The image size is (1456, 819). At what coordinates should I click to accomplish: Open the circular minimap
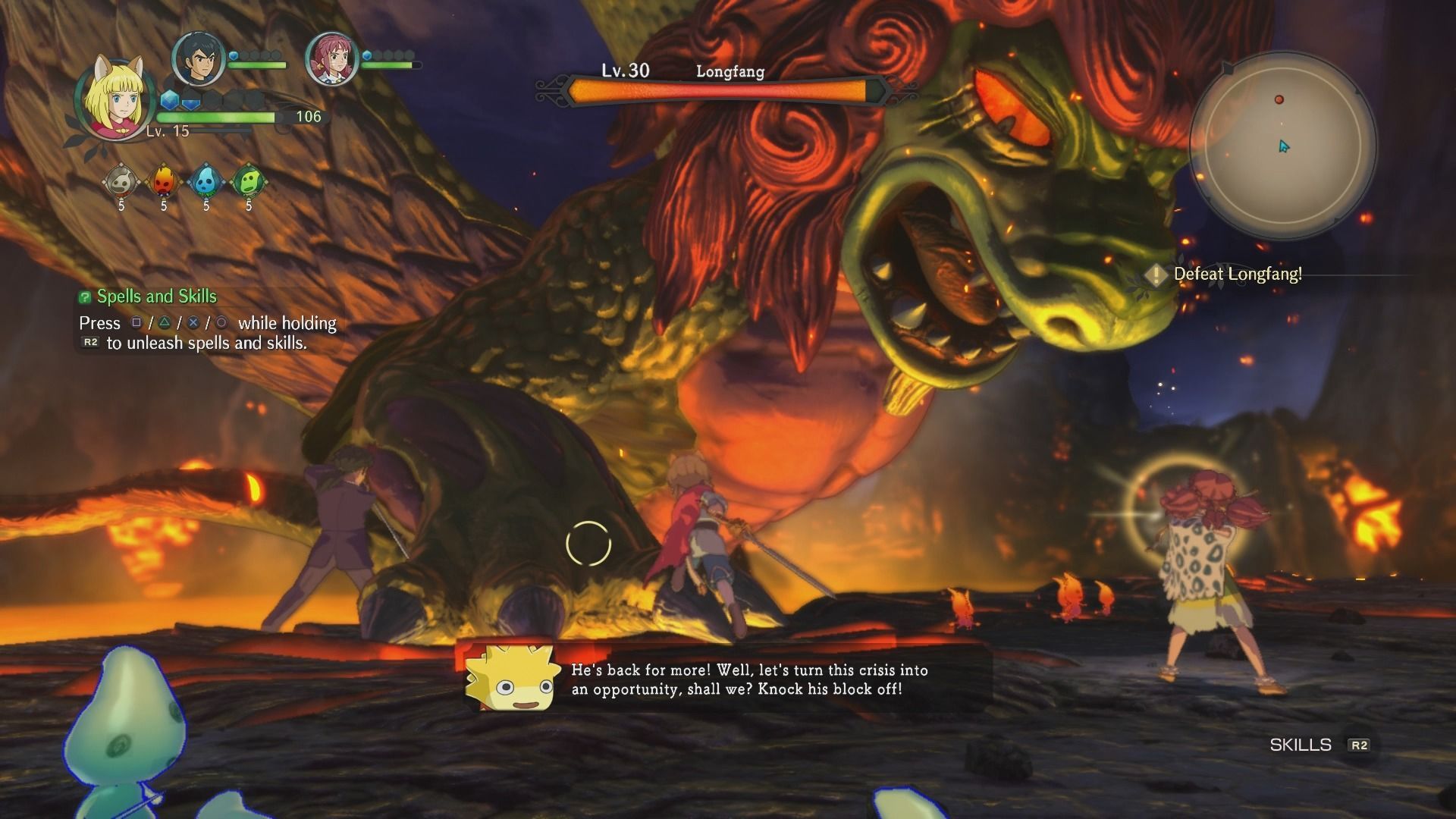point(1282,143)
